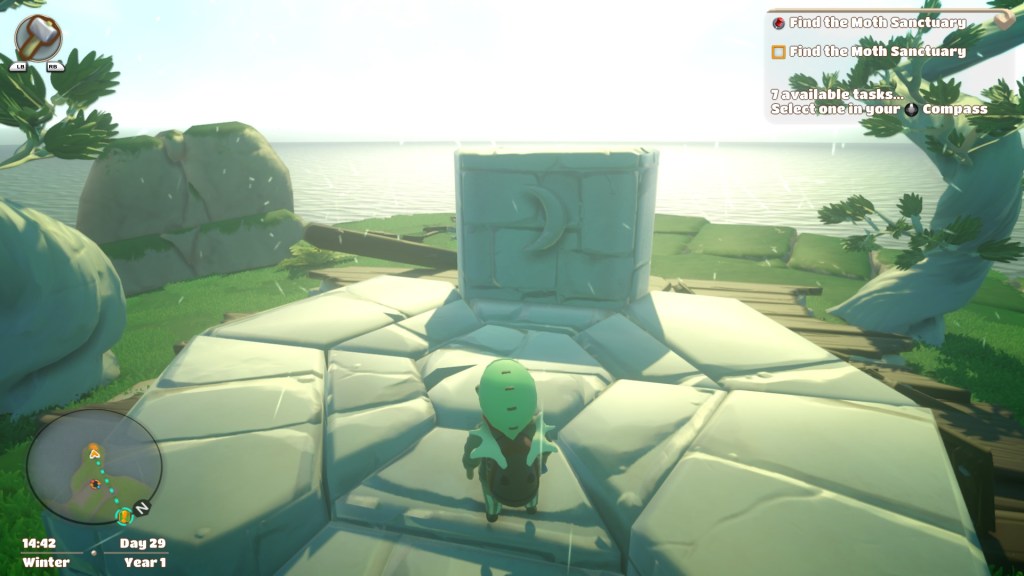The height and width of the screenshot is (576, 1024).
Task: Select the Moth Sanctuary objective with orange checkbox
Action: click(876, 51)
